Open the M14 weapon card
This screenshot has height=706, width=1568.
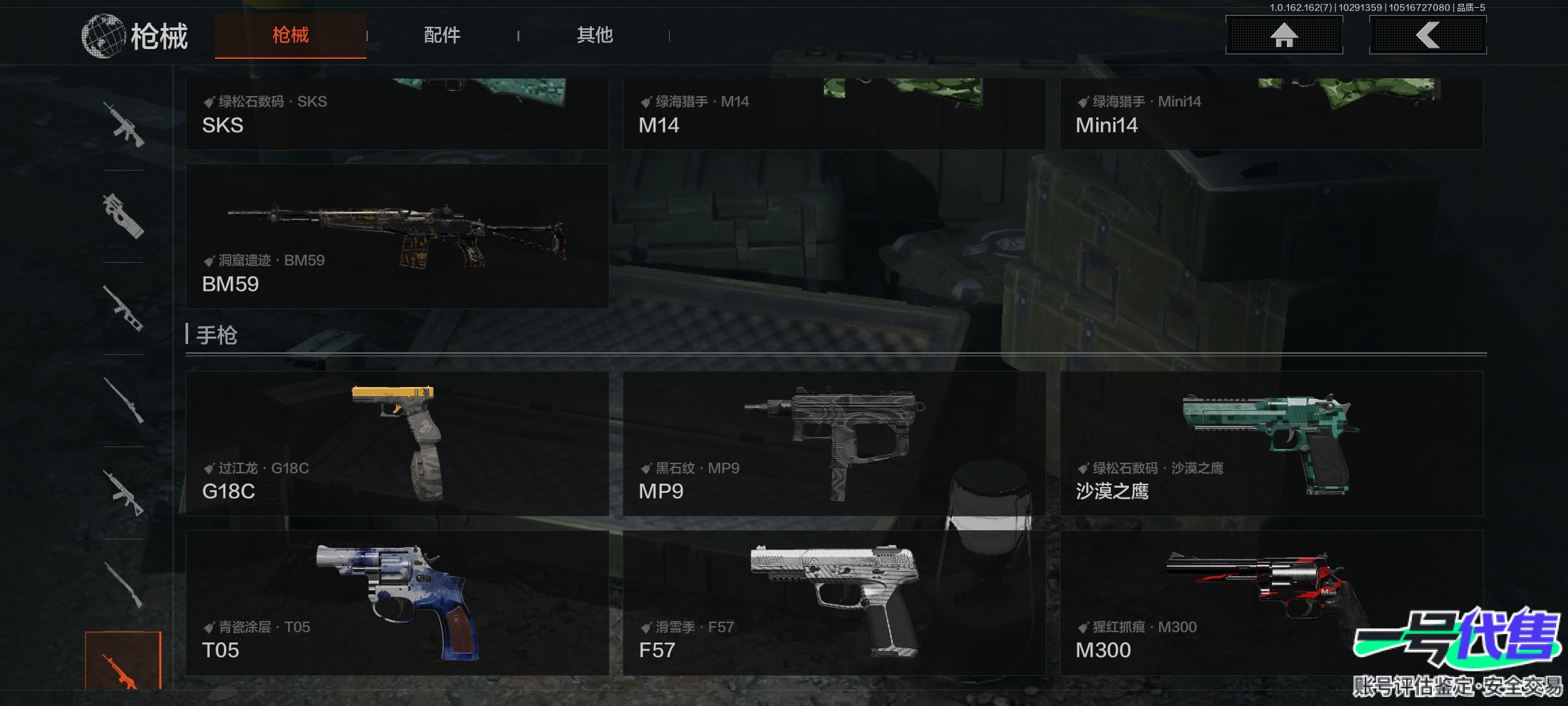coord(834,114)
